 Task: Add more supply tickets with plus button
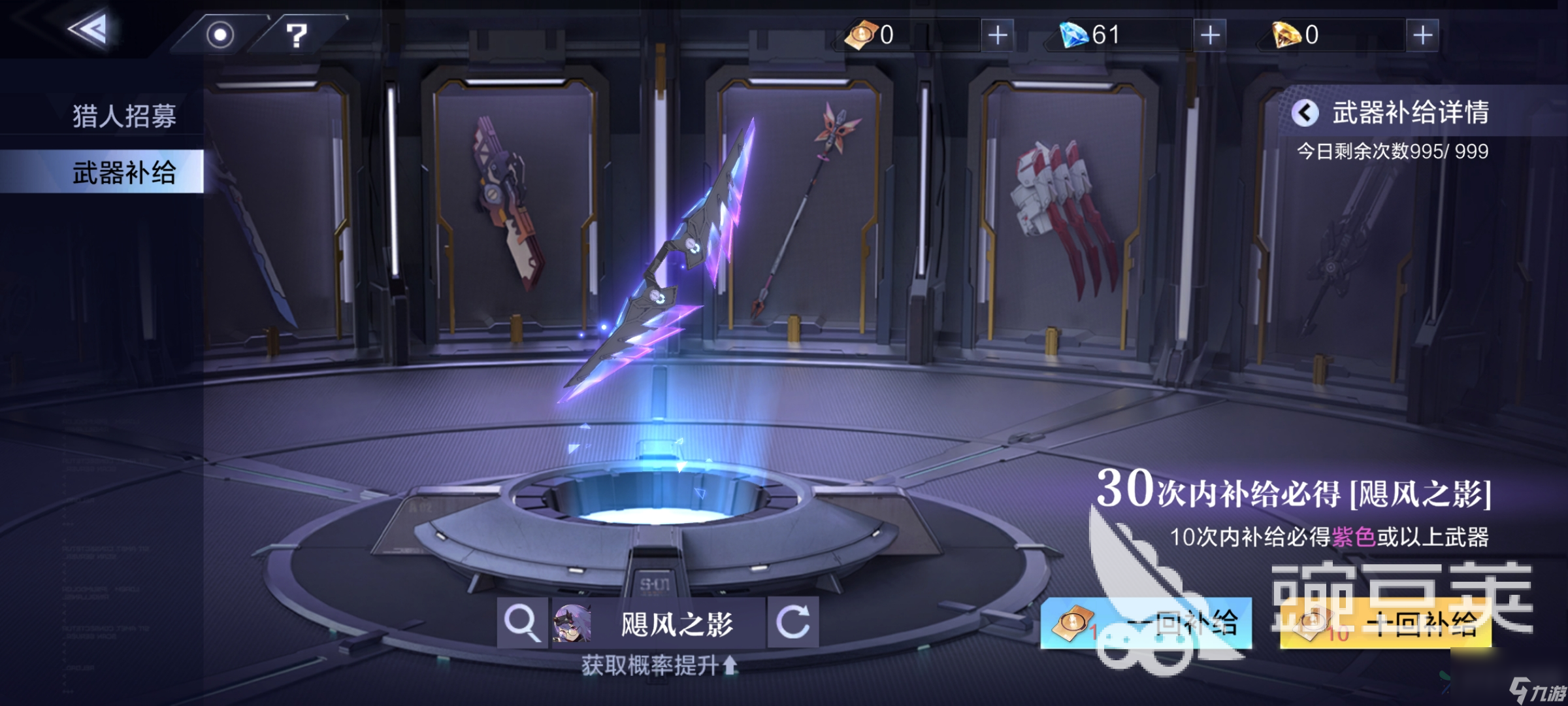pos(997,35)
